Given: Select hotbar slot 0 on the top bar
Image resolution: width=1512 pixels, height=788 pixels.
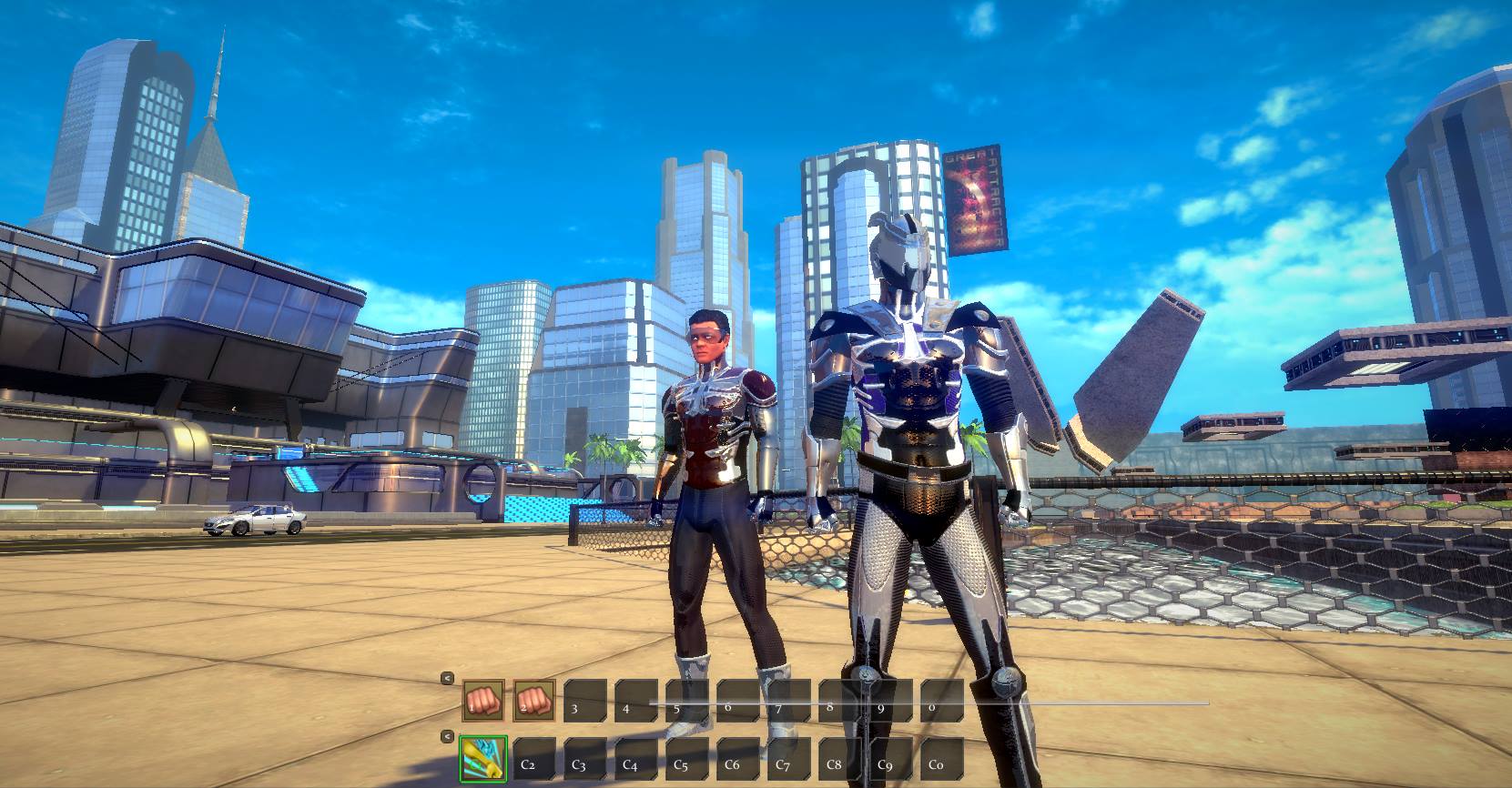Looking at the screenshot, I should (x=936, y=700).
